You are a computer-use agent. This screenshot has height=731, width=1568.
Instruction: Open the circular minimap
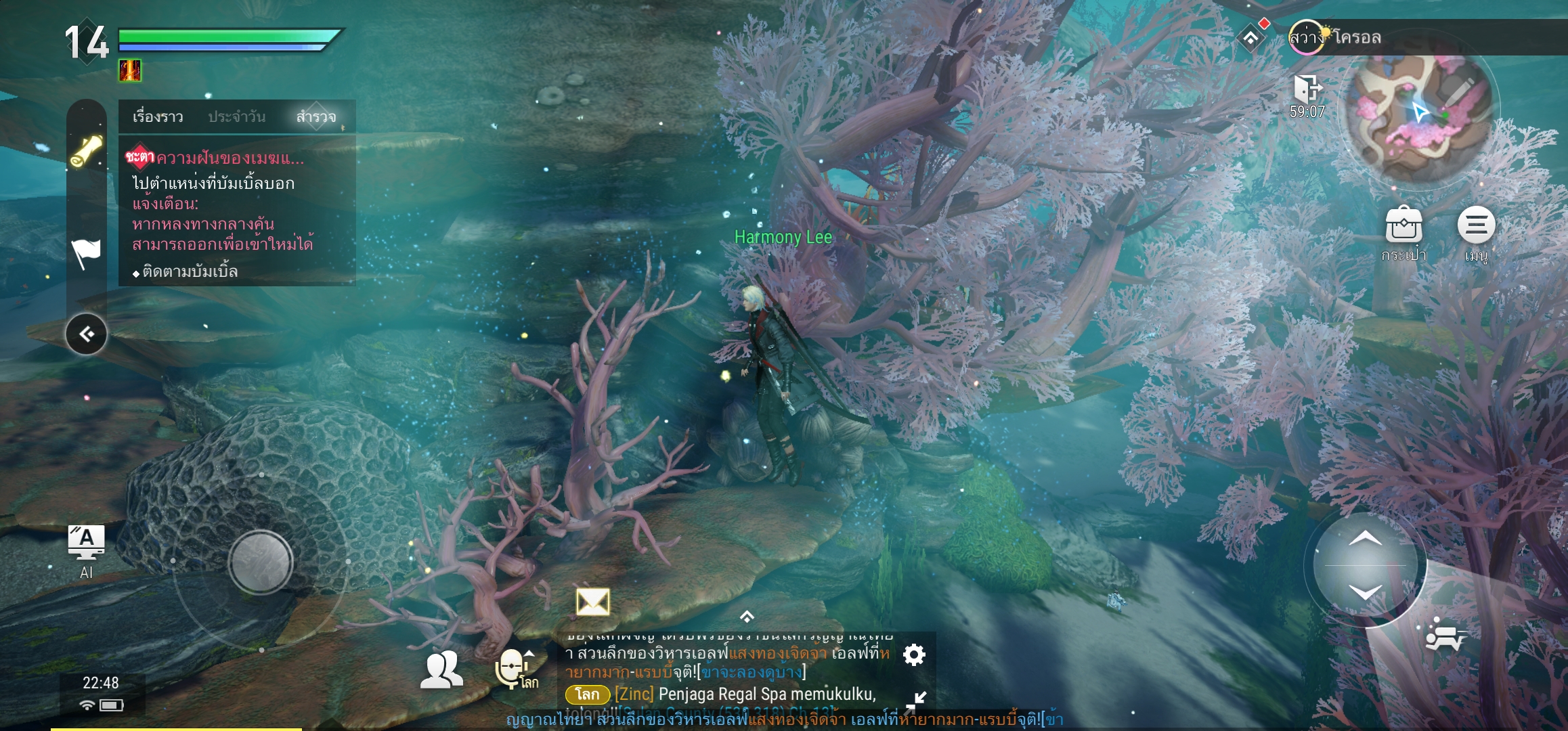point(1419,118)
